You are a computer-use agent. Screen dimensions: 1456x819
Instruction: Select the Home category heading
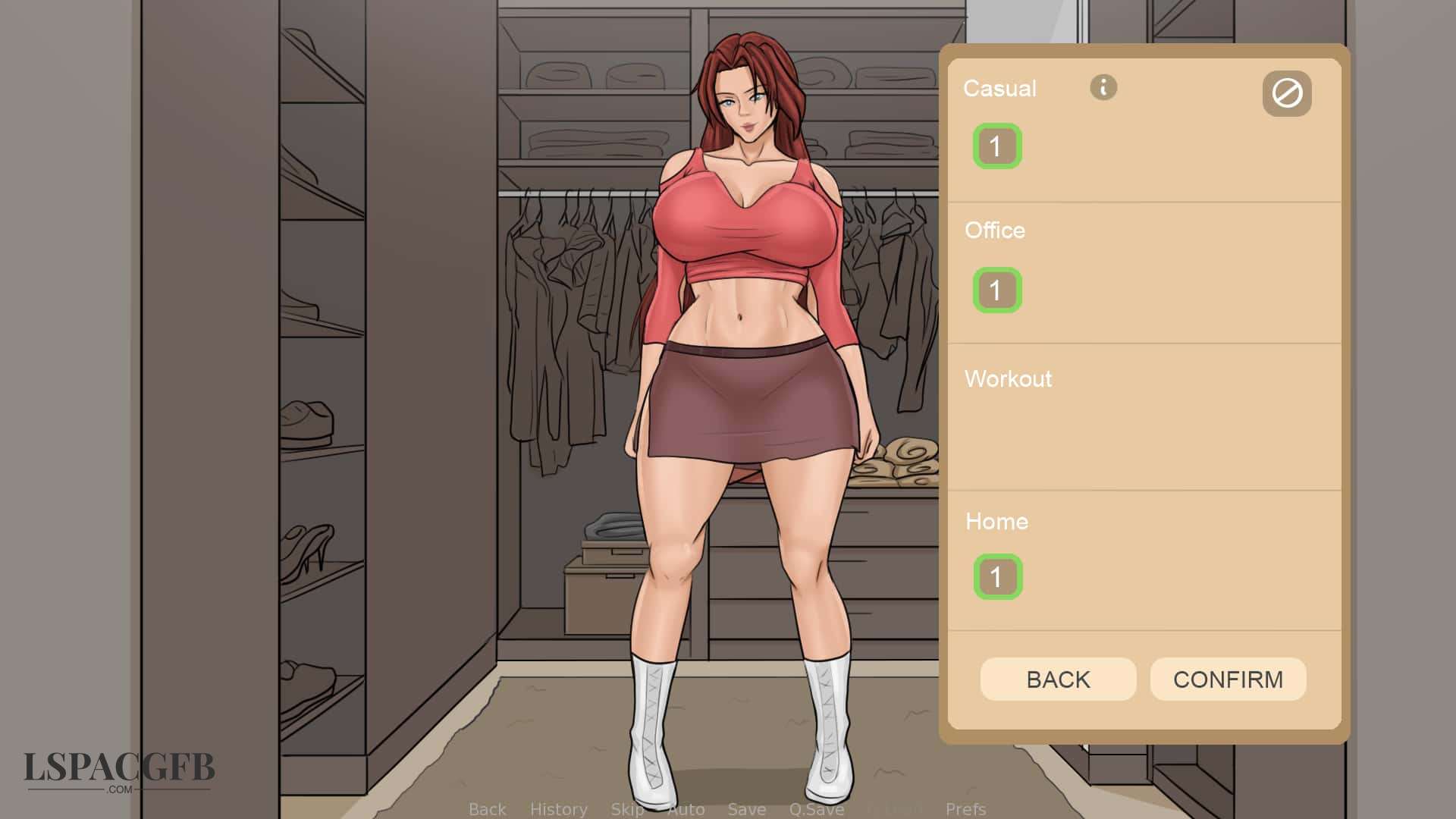pos(996,522)
